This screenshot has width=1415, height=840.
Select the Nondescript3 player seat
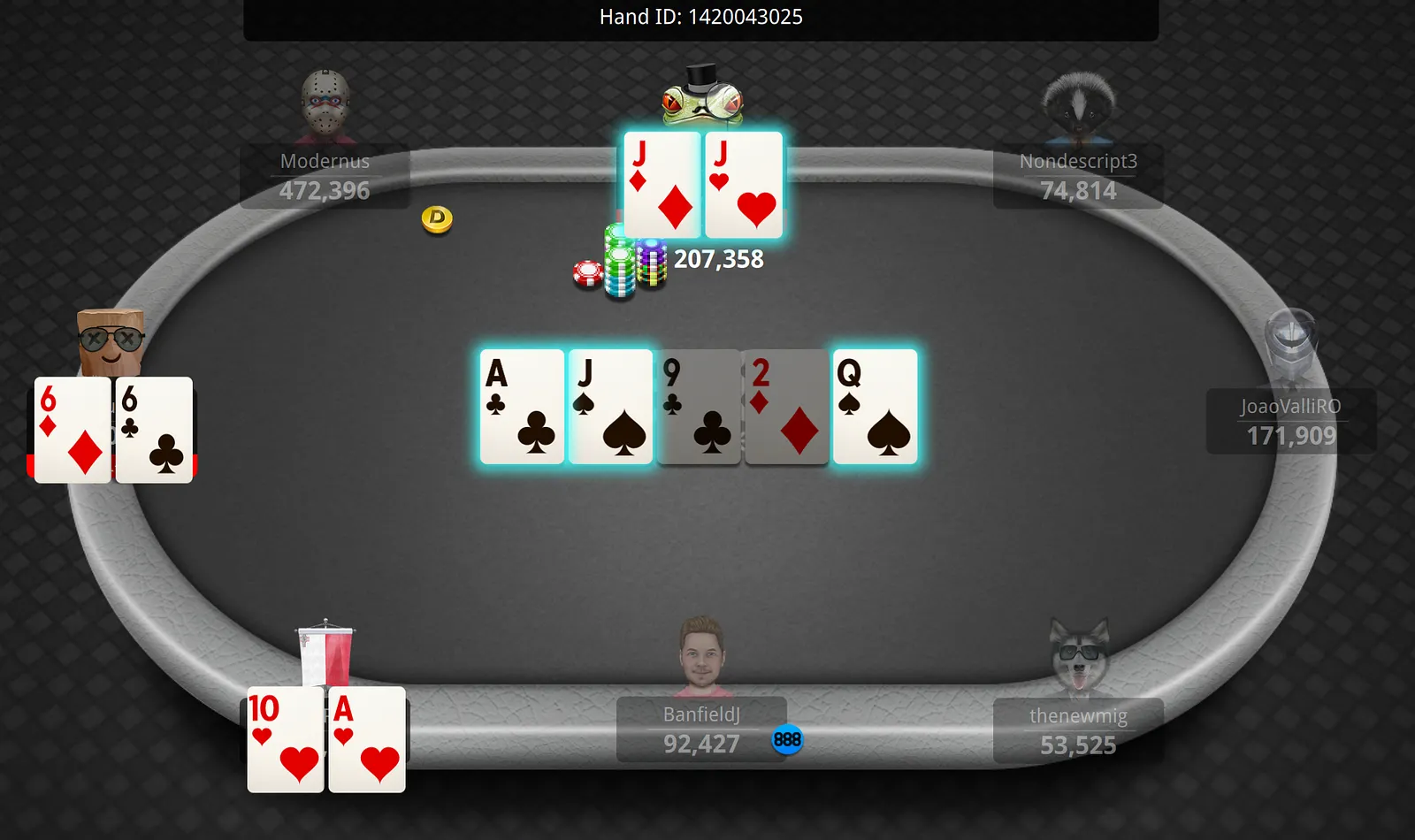coord(1078,176)
